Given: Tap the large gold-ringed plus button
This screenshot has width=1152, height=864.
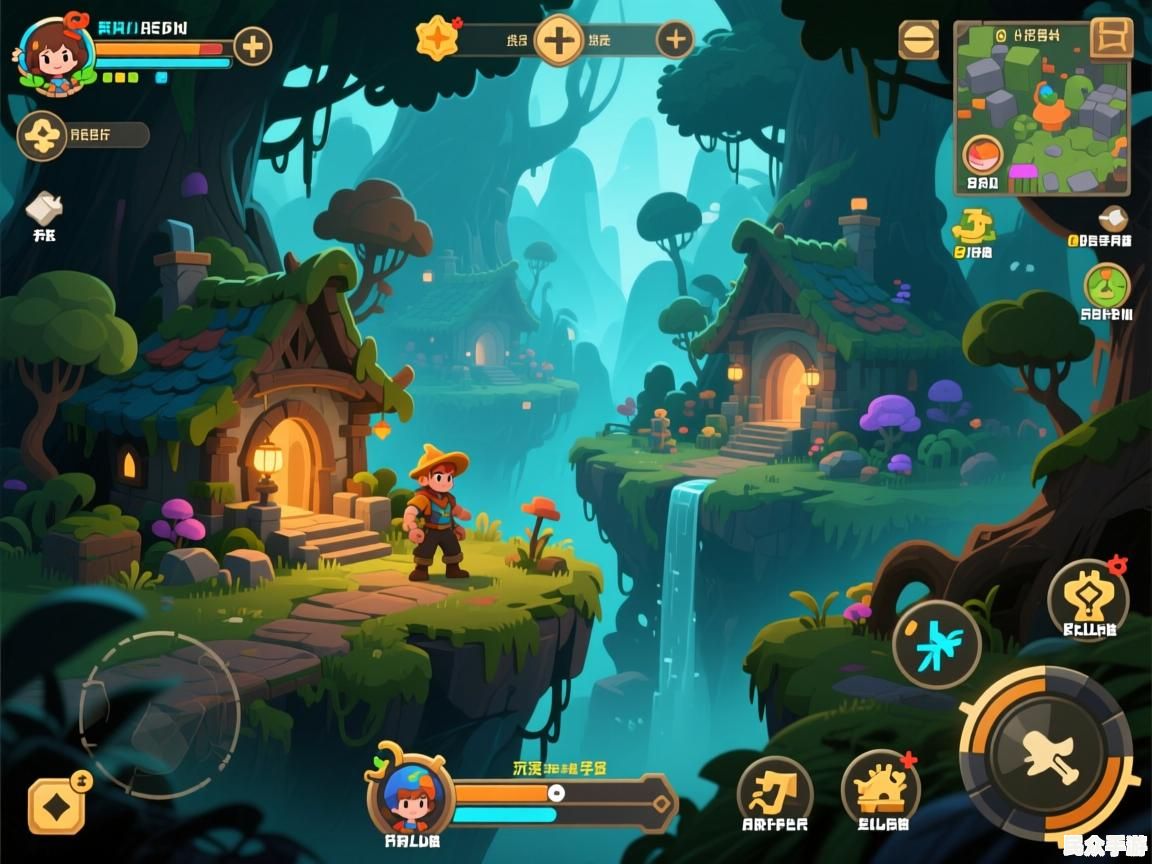Looking at the screenshot, I should tap(559, 41).
